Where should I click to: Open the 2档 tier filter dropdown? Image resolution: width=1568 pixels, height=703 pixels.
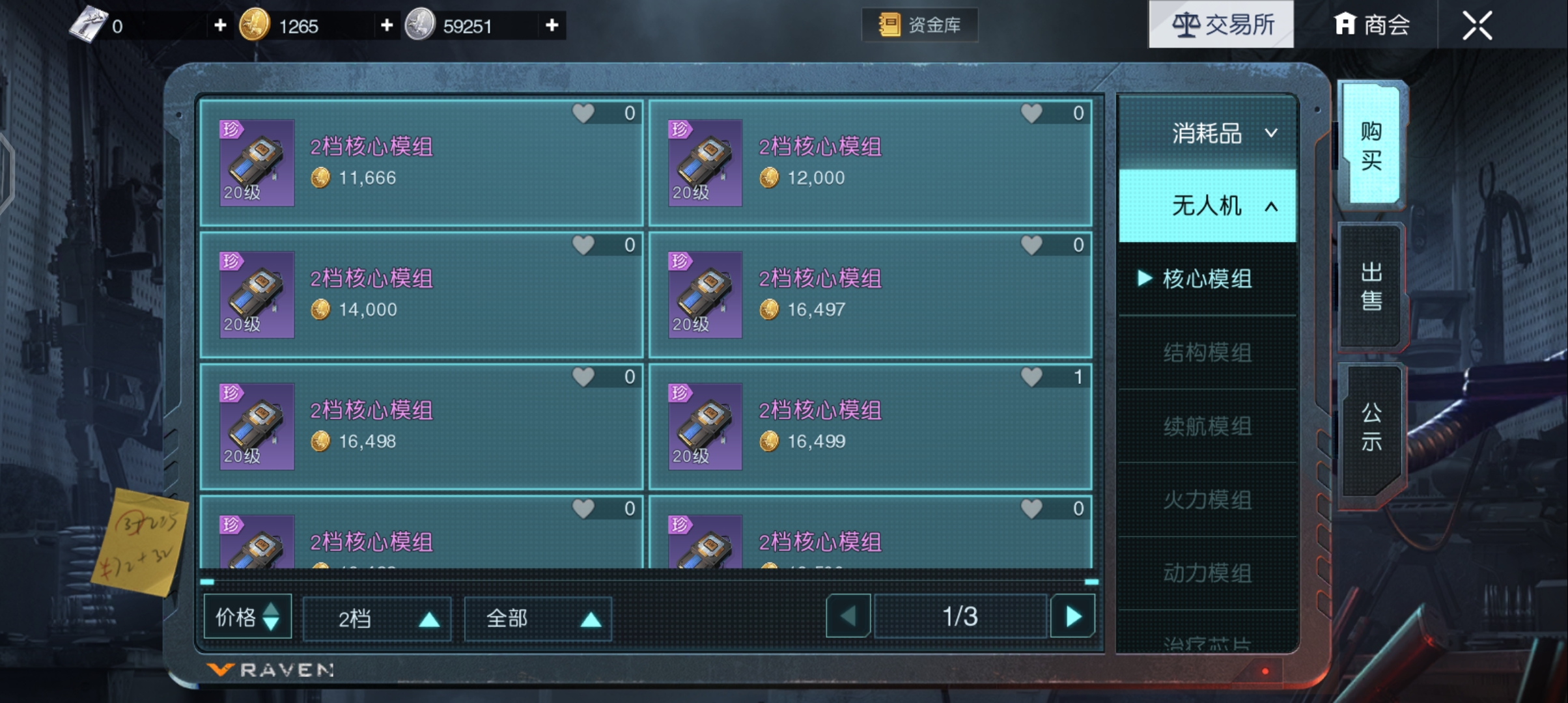pos(376,617)
